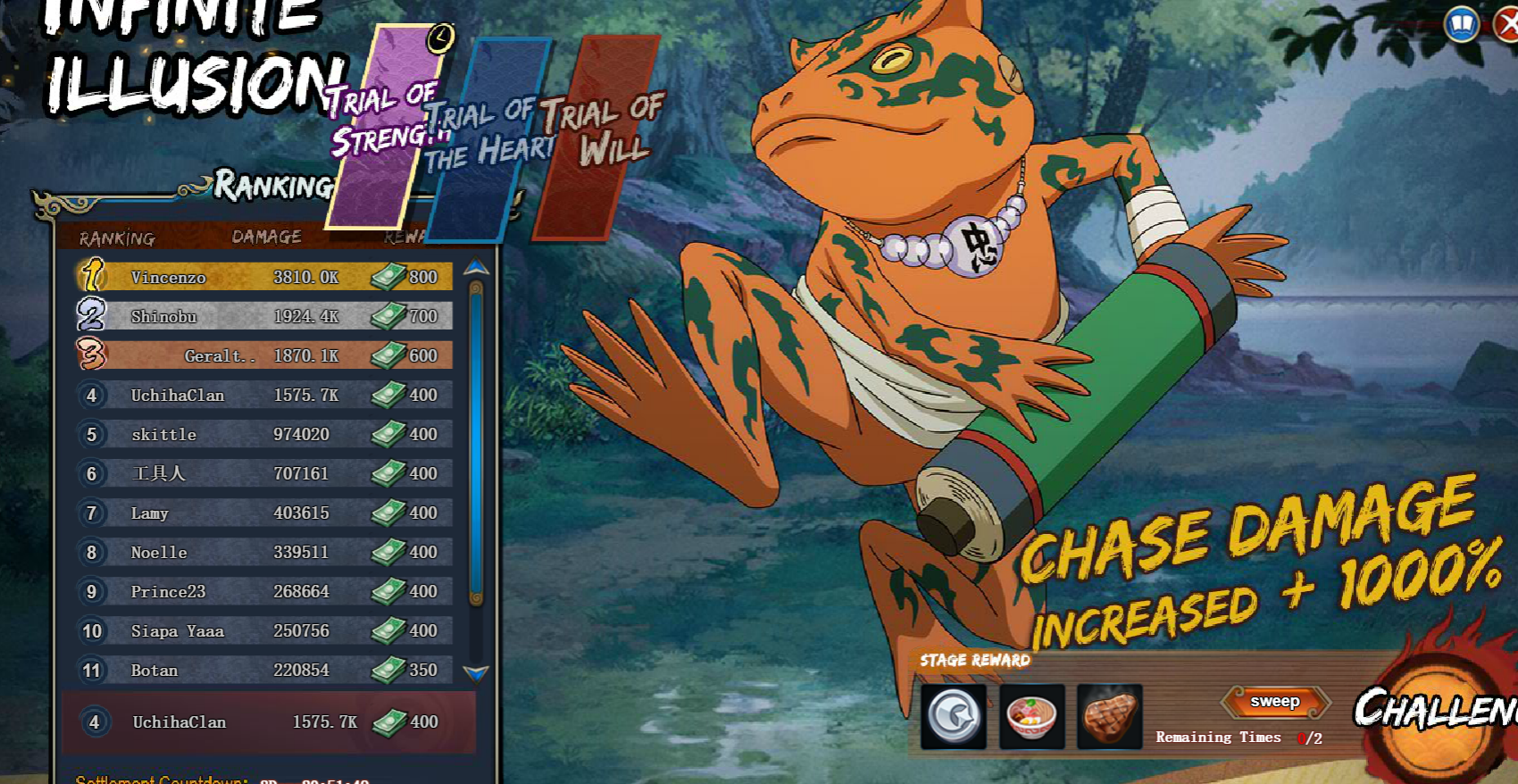Choose skittle's ranking entry
Screen dimensions: 1518x784
264,434
